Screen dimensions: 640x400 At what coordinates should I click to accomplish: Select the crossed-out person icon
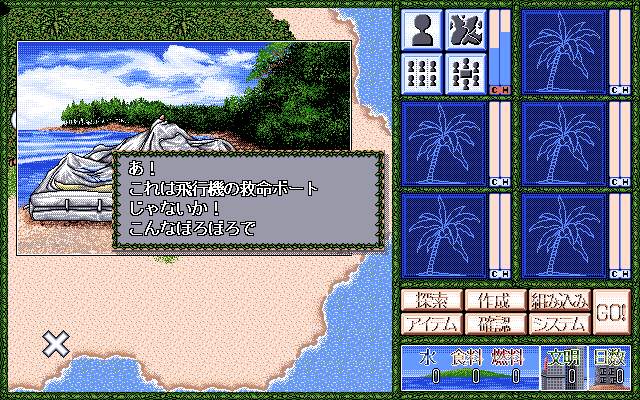pos(465,29)
